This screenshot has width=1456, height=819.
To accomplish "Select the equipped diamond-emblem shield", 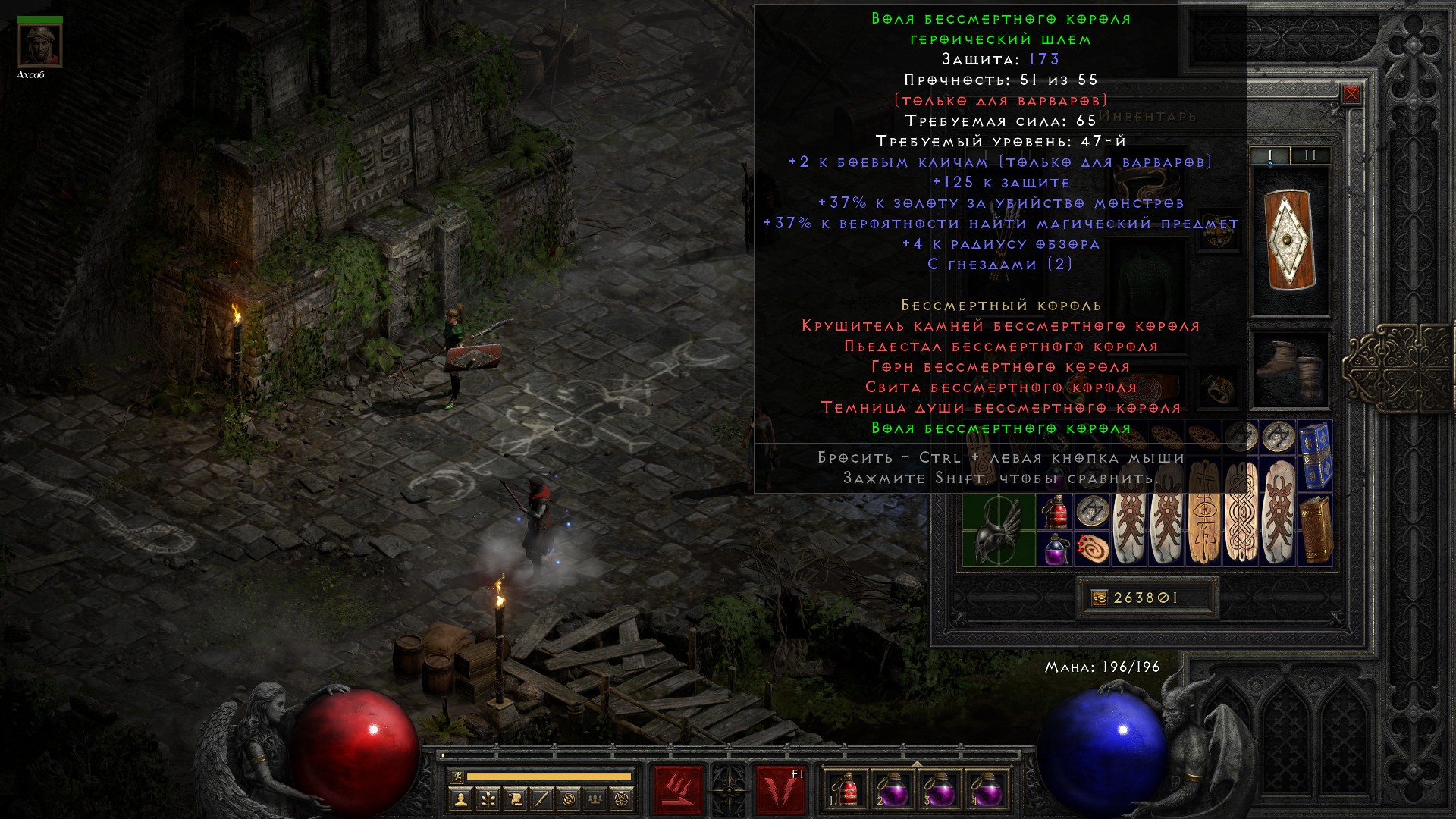I will pos(1289,240).
